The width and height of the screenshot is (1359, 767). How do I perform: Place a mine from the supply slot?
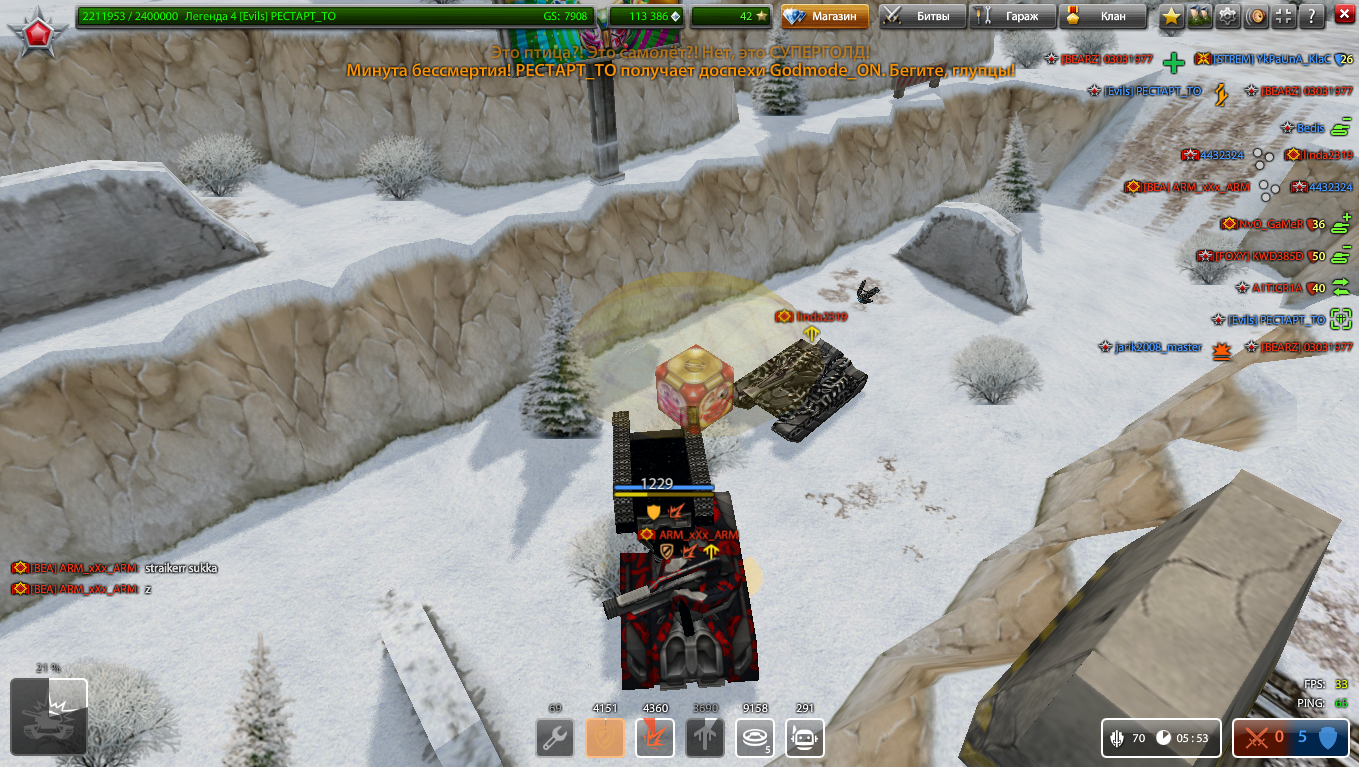click(x=755, y=739)
